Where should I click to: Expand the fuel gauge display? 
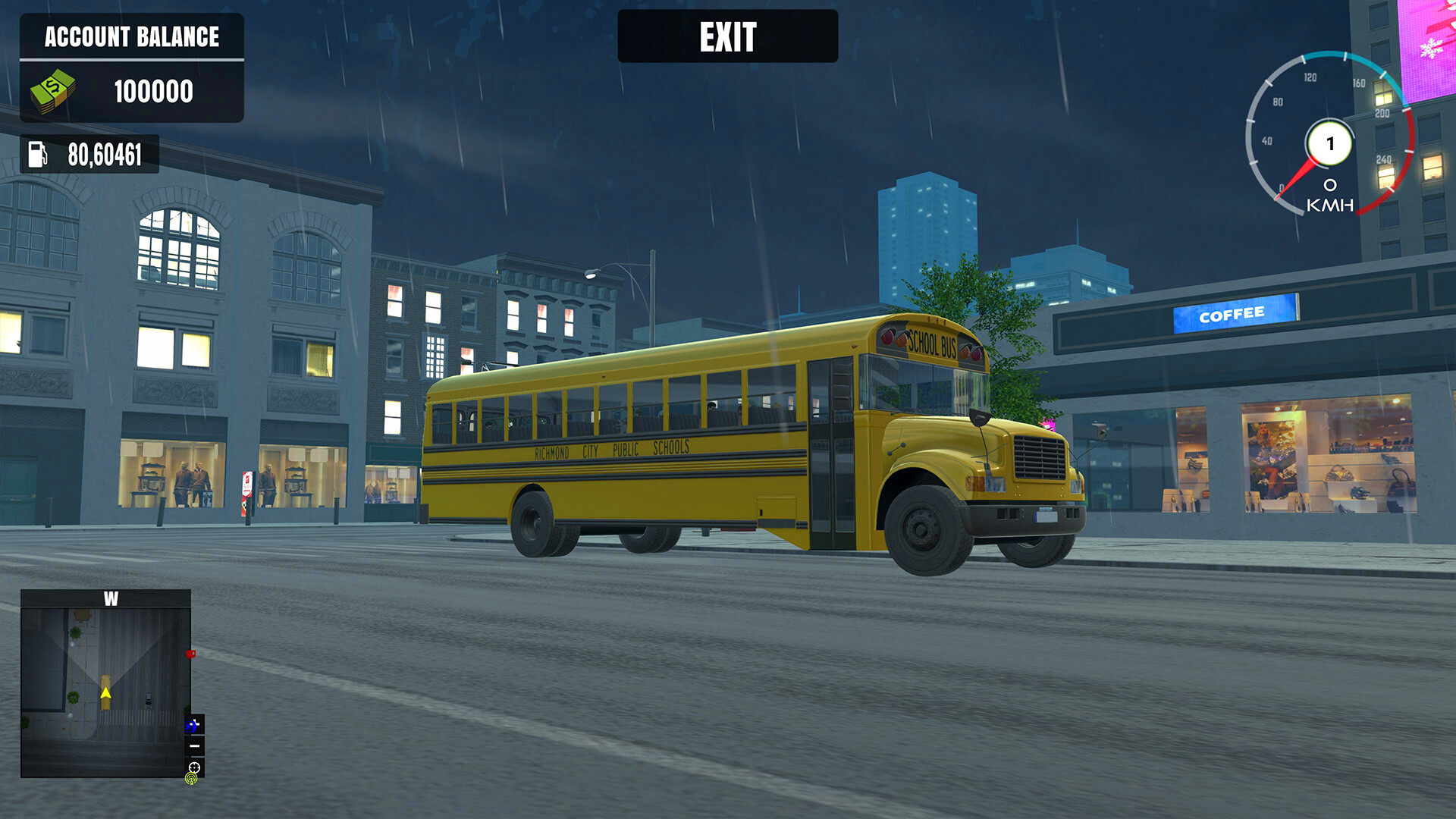[91, 155]
